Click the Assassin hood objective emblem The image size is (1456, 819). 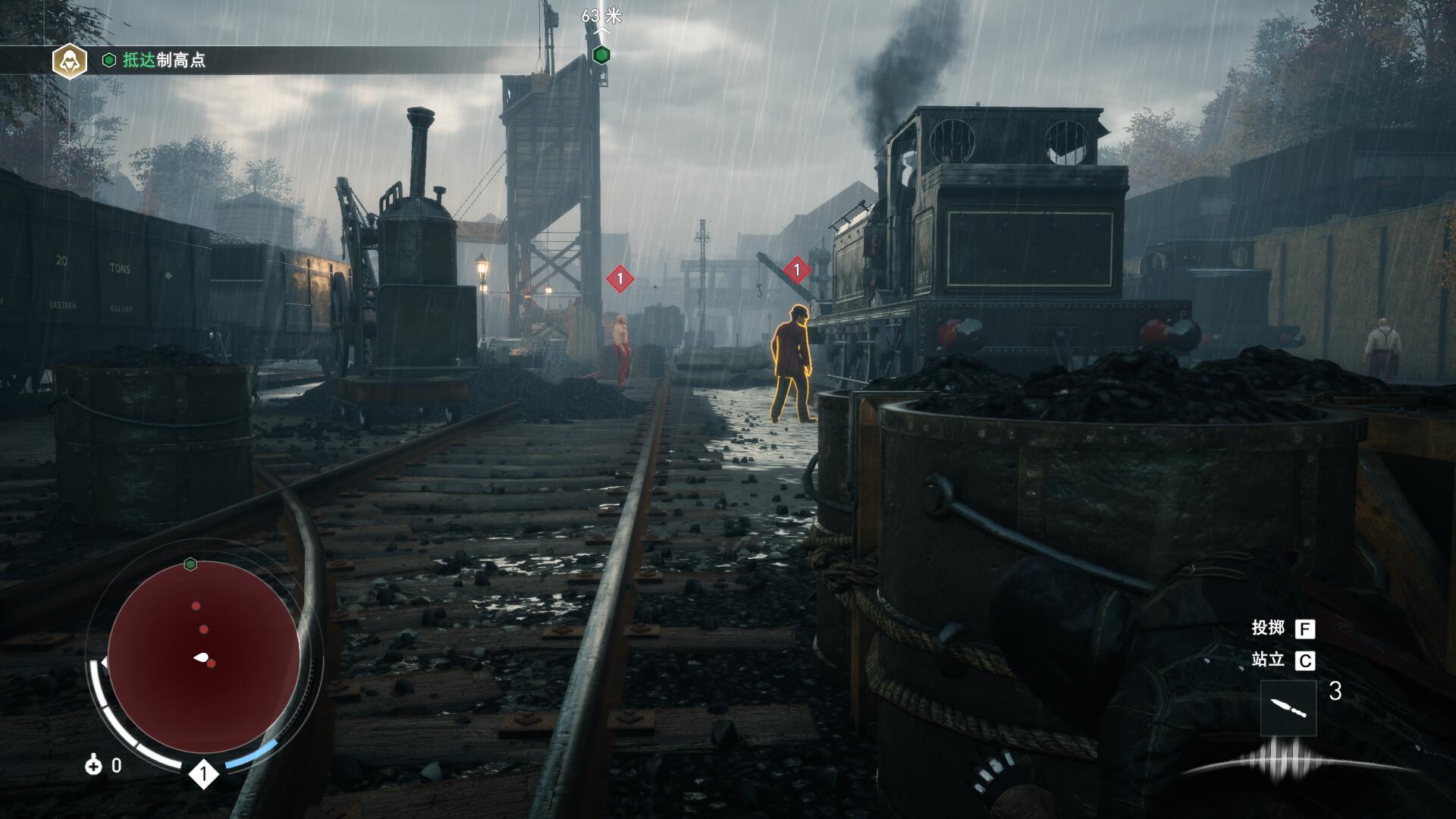(x=69, y=60)
